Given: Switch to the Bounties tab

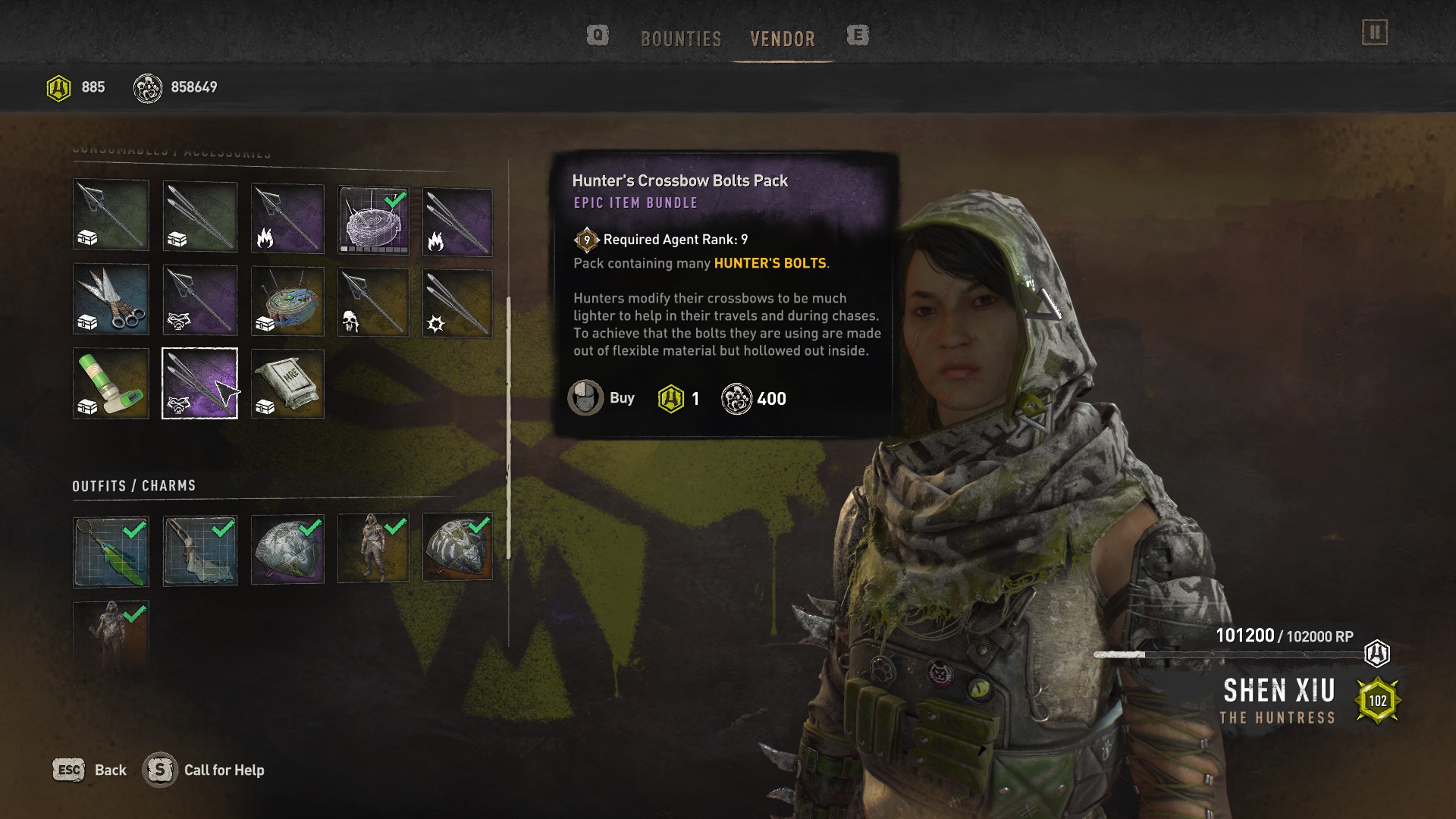Looking at the screenshot, I should pos(680,39).
